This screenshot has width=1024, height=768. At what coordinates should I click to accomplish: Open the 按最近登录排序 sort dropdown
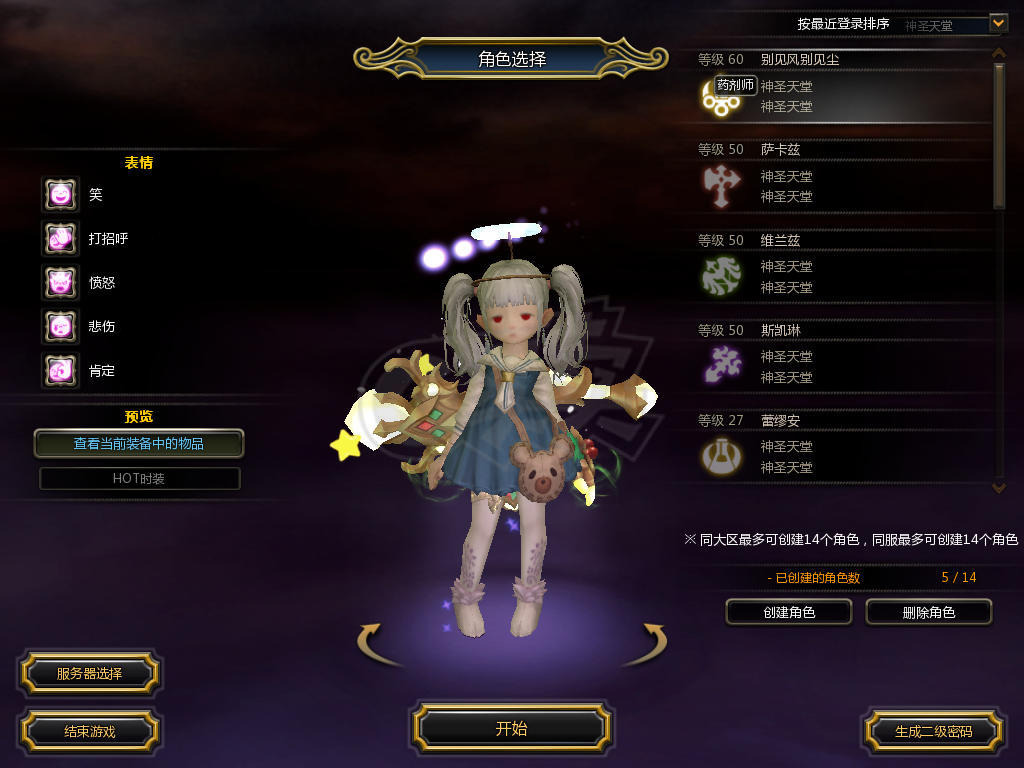click(x=997, y=22)
